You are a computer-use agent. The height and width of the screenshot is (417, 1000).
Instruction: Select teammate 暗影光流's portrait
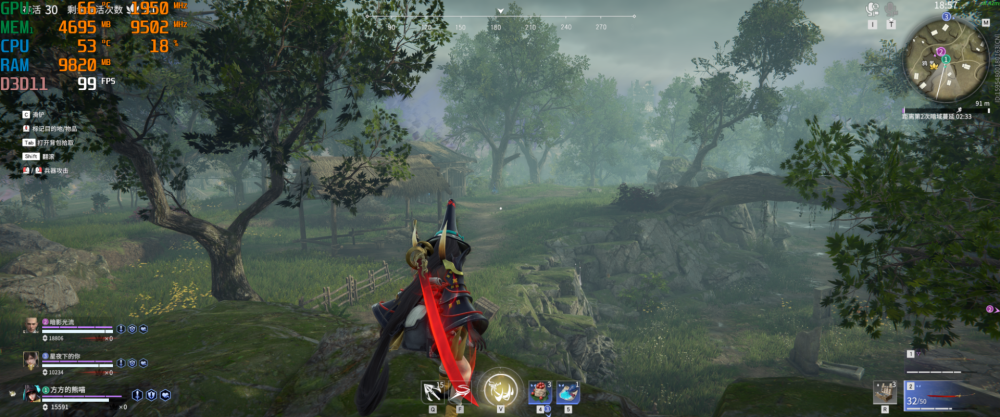coord(31,325)
